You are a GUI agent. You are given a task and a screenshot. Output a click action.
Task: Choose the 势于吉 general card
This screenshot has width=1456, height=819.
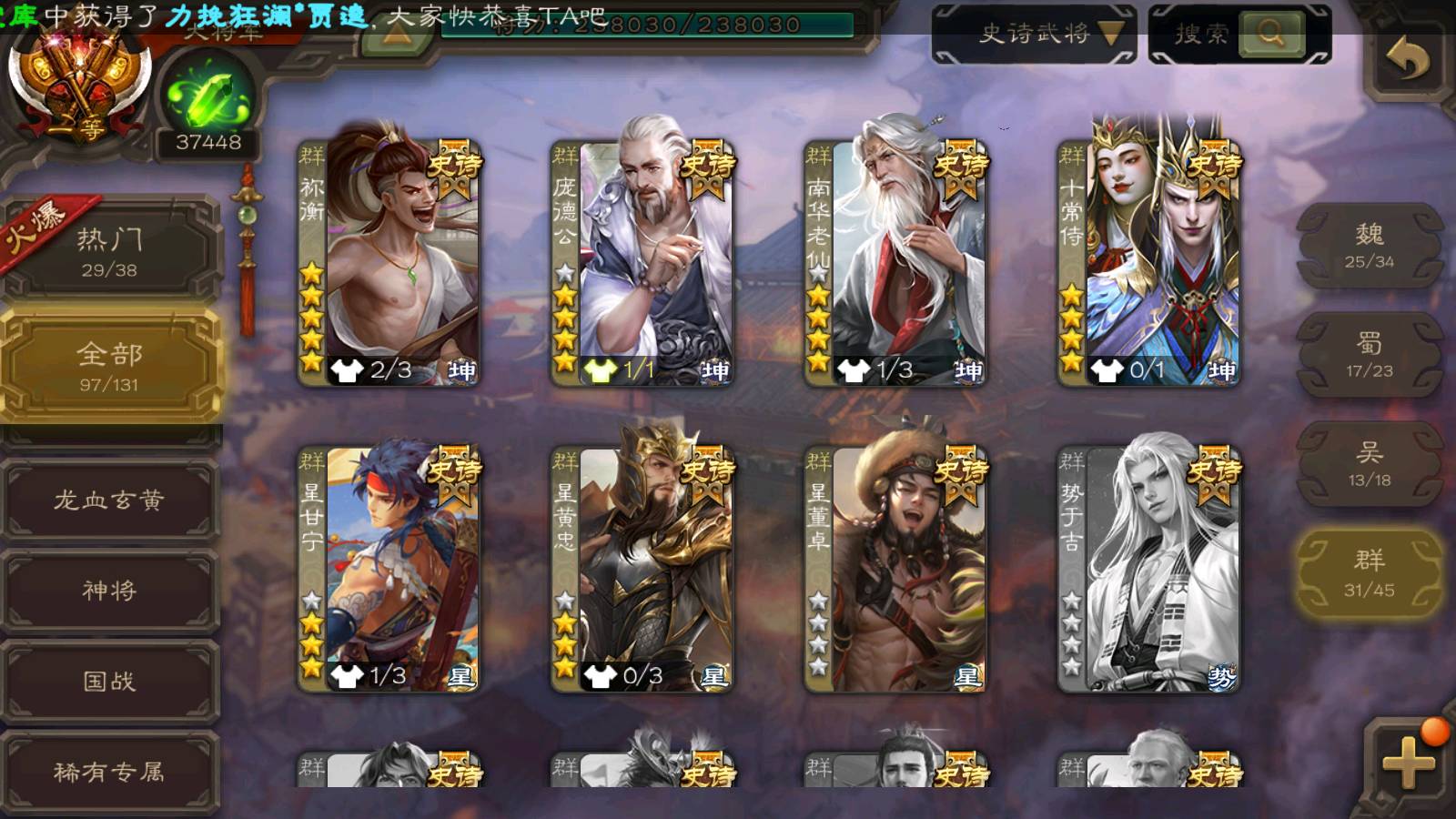tap(1148, 569)
